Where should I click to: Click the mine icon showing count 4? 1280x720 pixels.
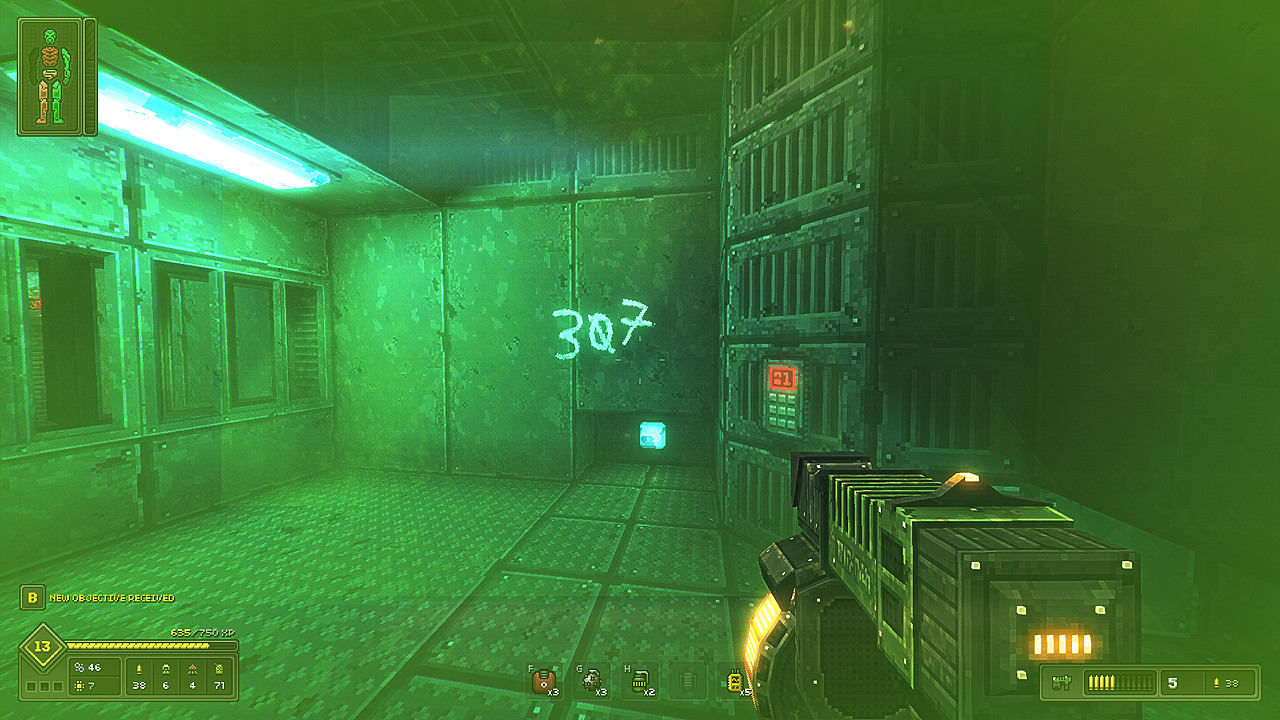tap(192, 669)
